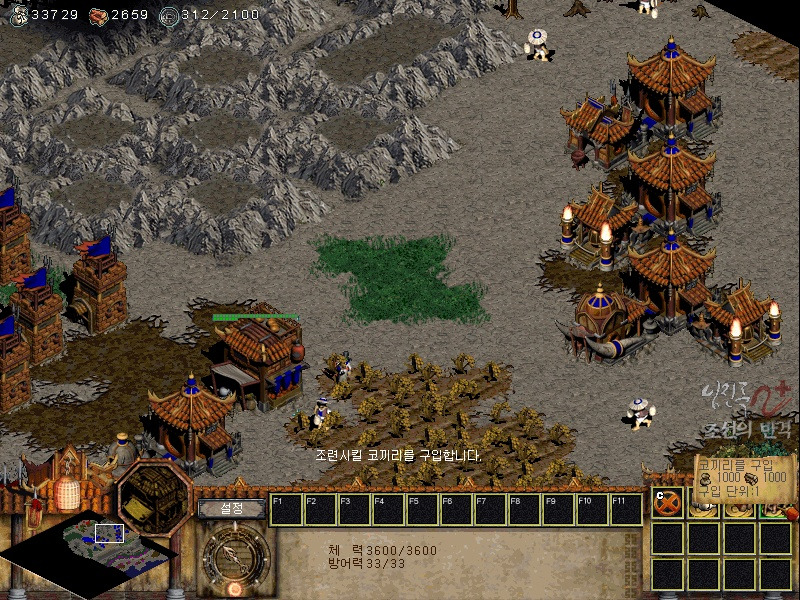
Task: Choose the F6 group slot
Action: 457,509
